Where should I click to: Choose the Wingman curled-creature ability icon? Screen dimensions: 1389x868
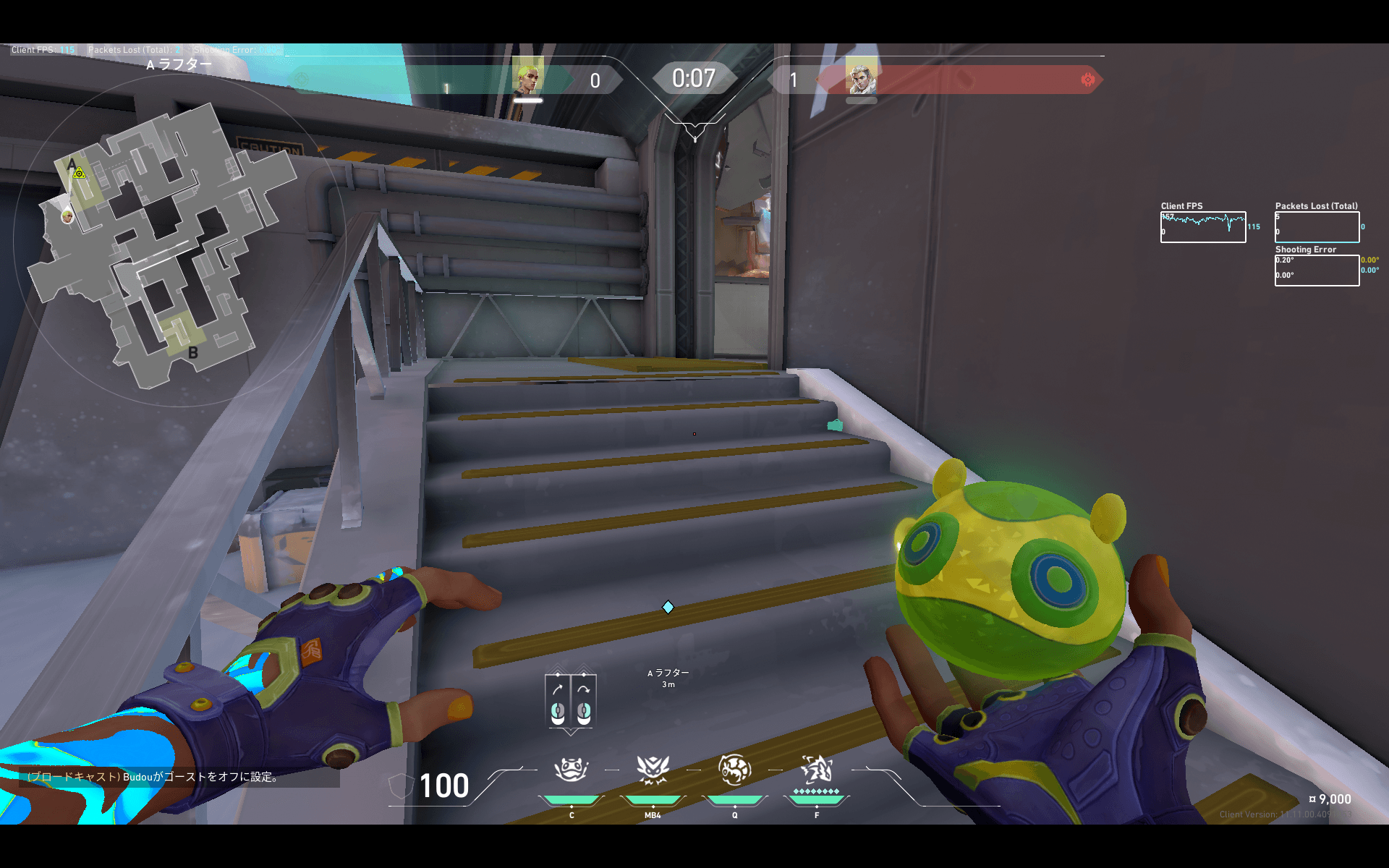click(734, 770)
